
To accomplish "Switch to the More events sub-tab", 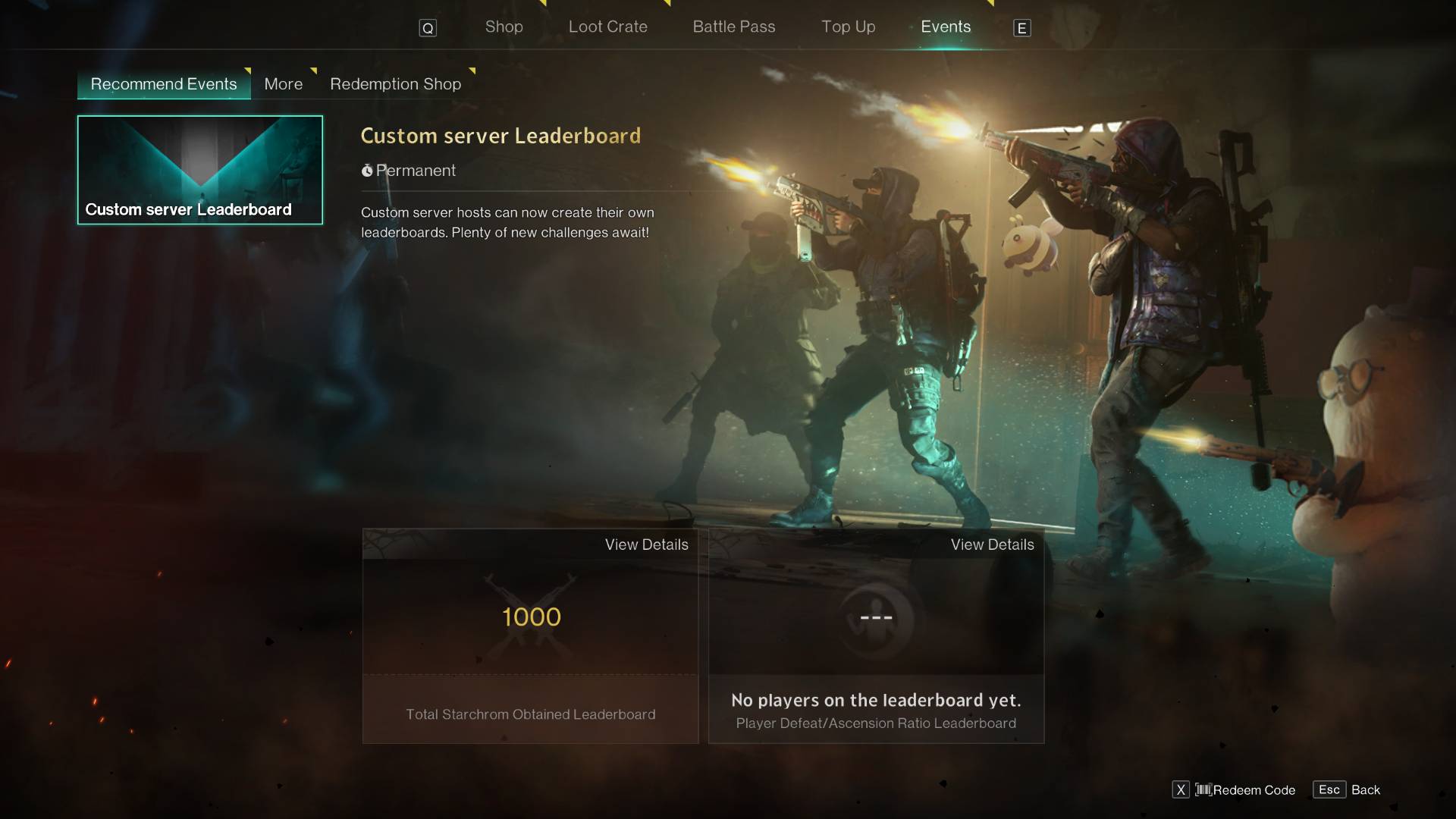I will coord(283,84).
